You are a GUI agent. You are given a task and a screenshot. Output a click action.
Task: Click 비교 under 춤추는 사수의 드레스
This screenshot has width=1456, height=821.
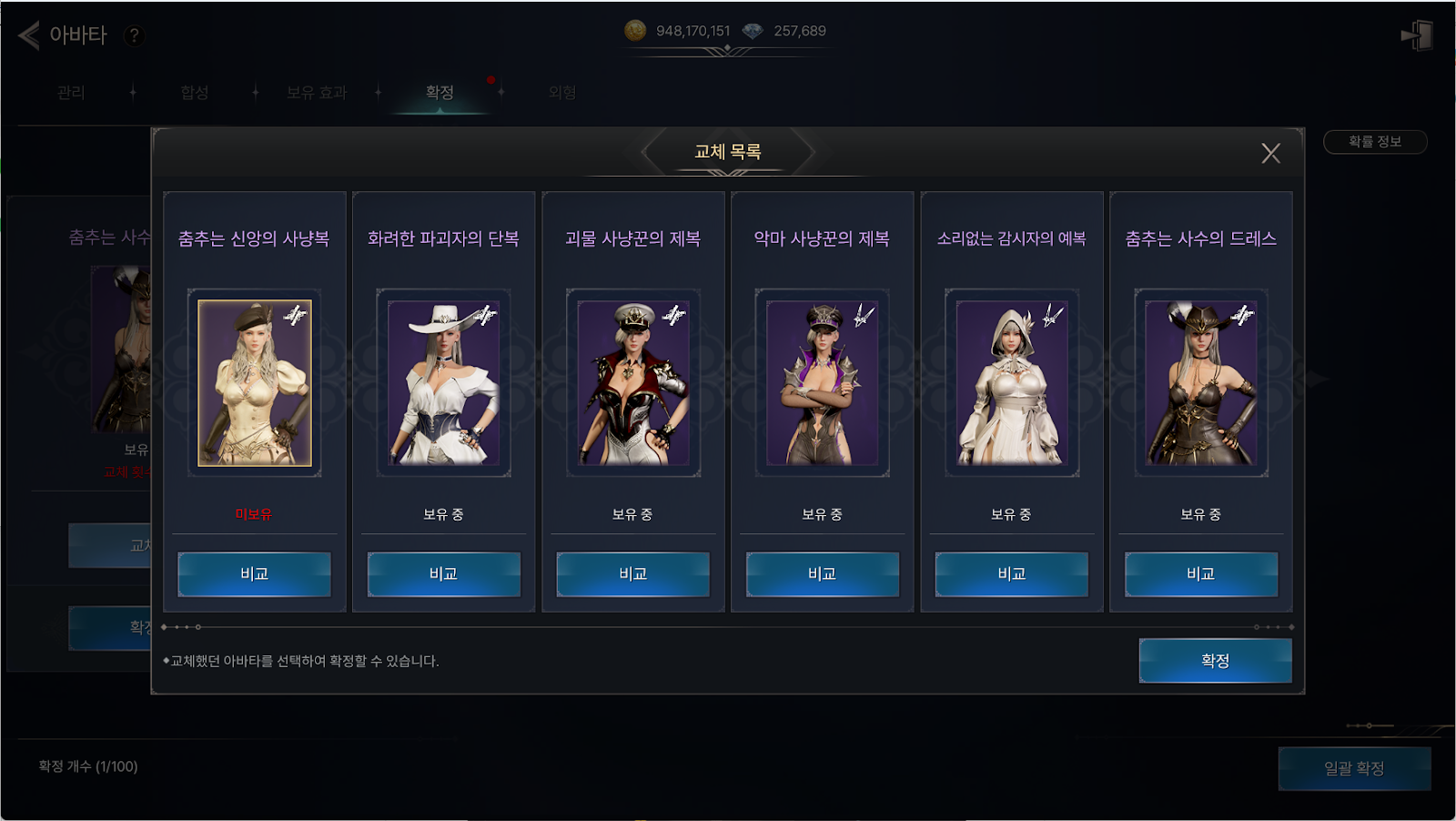click(1201, 574)
